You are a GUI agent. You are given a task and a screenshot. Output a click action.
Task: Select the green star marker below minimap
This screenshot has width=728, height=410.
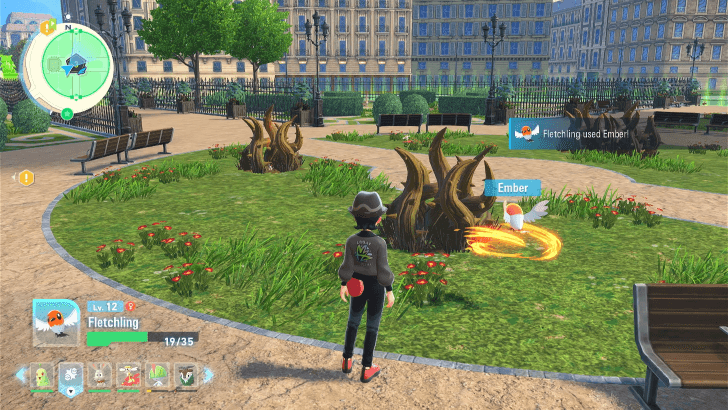67,113
